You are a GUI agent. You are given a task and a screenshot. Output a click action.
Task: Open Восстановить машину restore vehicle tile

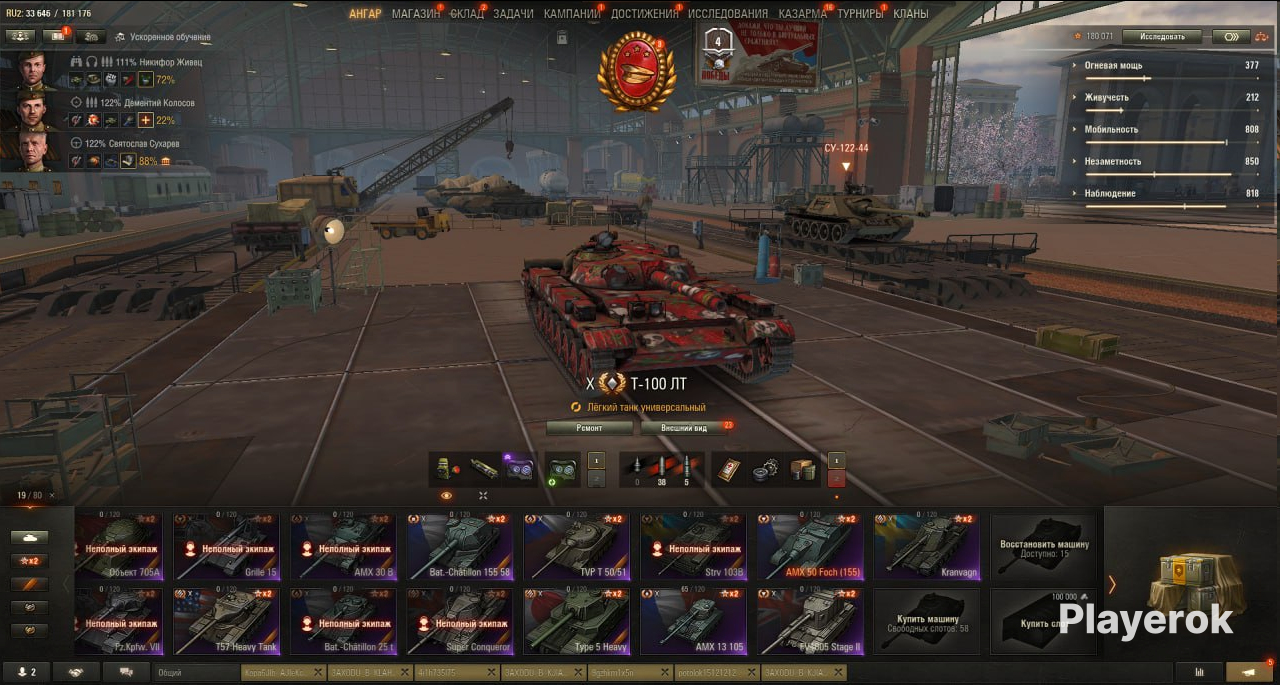coord(1043,547)
